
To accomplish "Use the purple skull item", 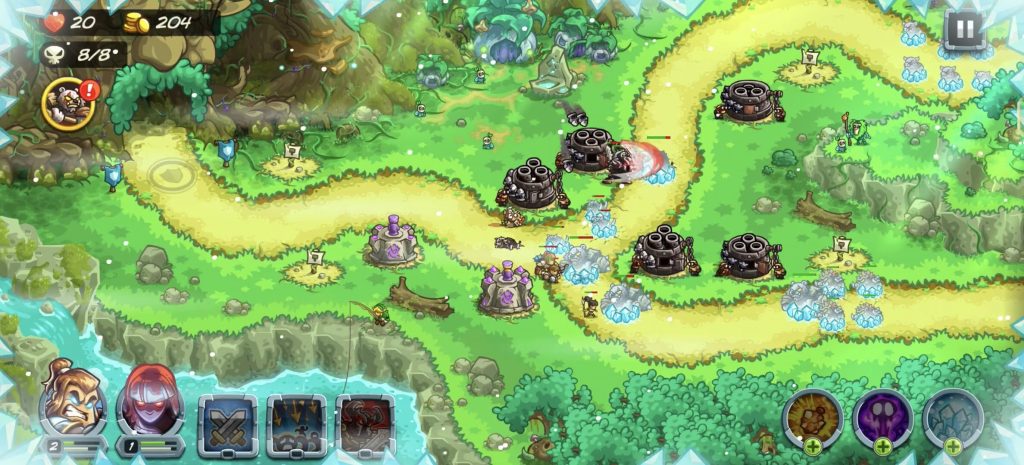I will 883,420.
